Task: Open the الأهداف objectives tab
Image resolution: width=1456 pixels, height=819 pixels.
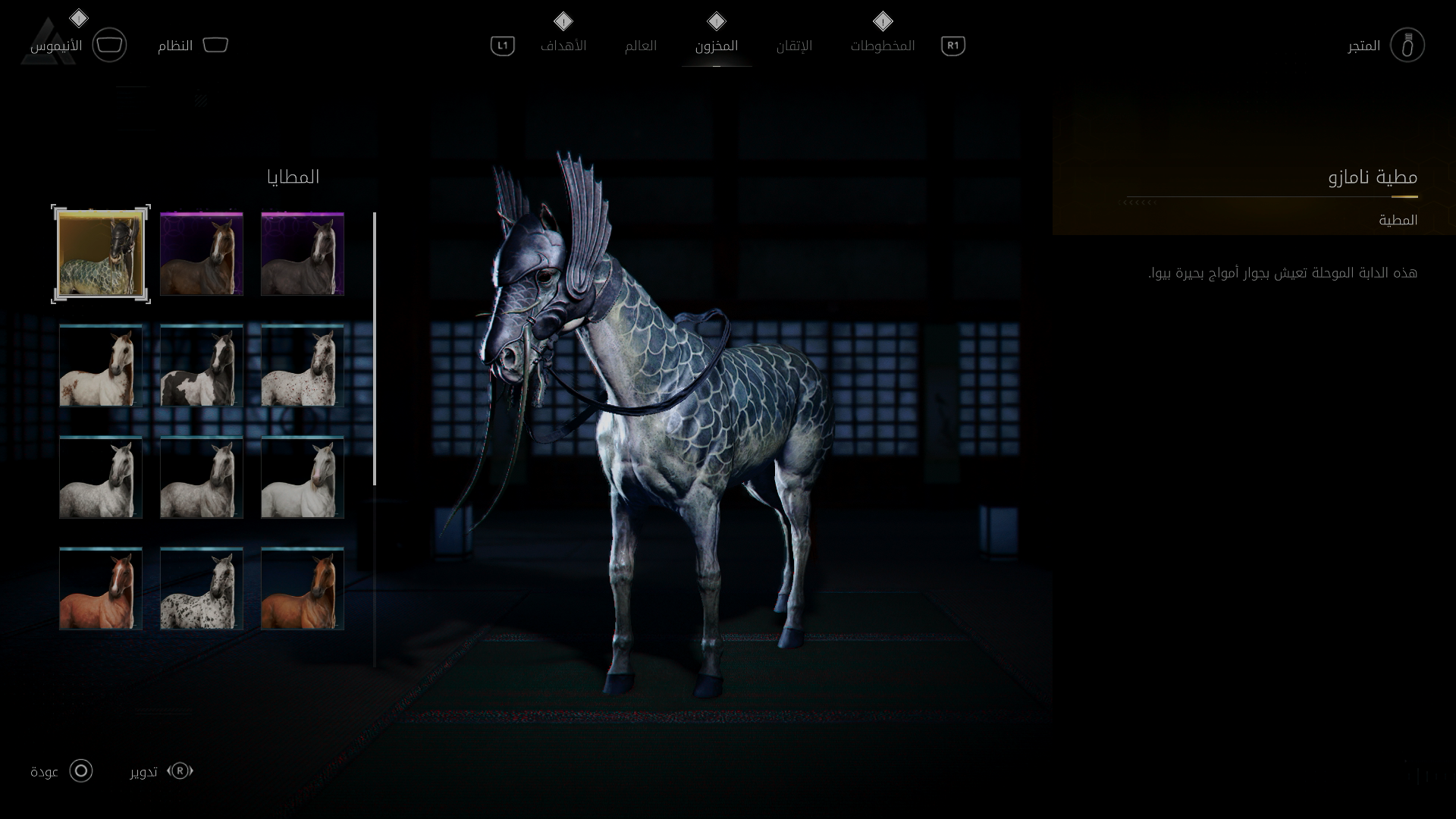Action: (x=563, y=45)
